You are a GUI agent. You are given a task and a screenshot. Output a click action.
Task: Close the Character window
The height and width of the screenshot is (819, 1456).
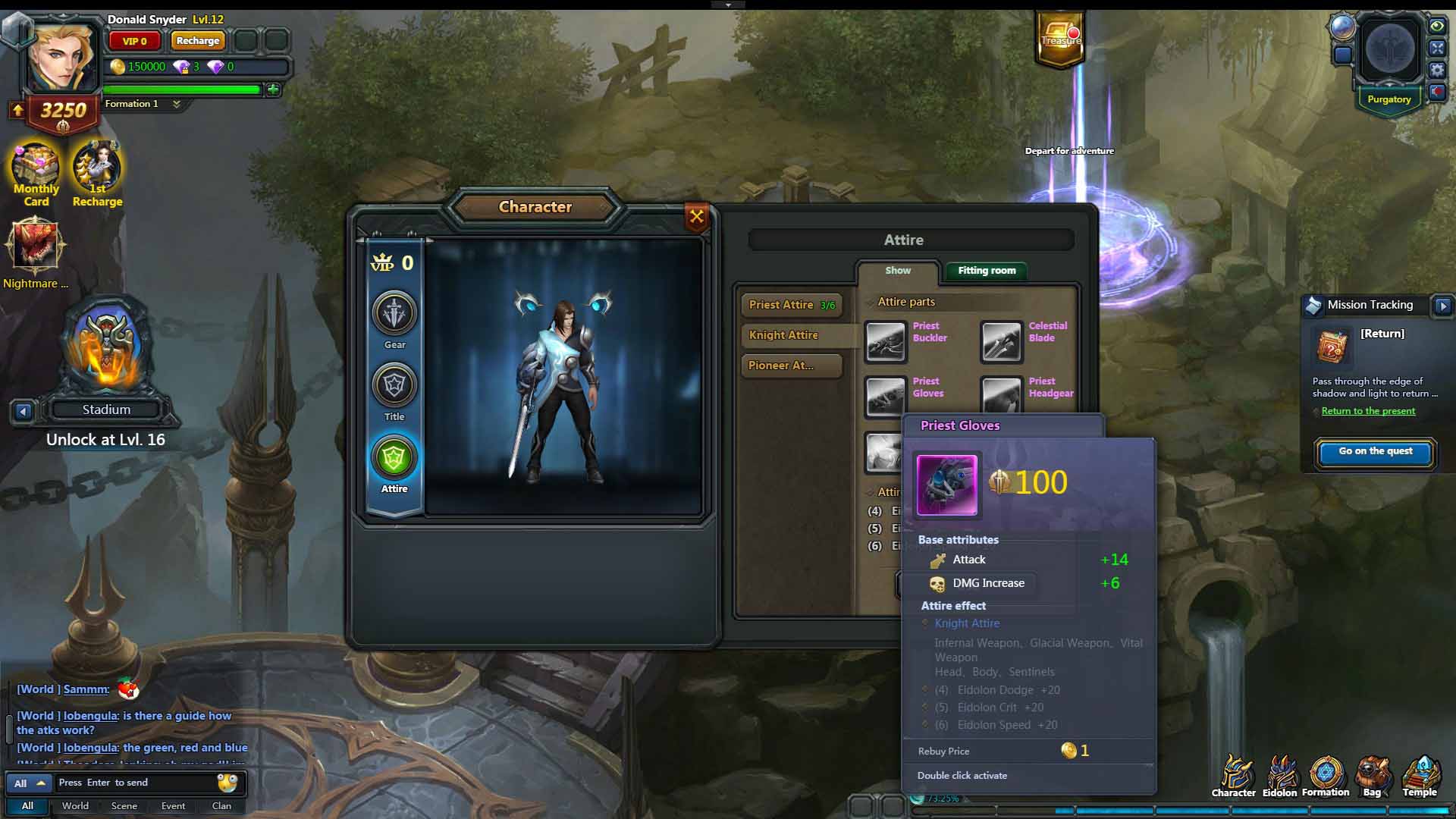[x=696, y=217]
